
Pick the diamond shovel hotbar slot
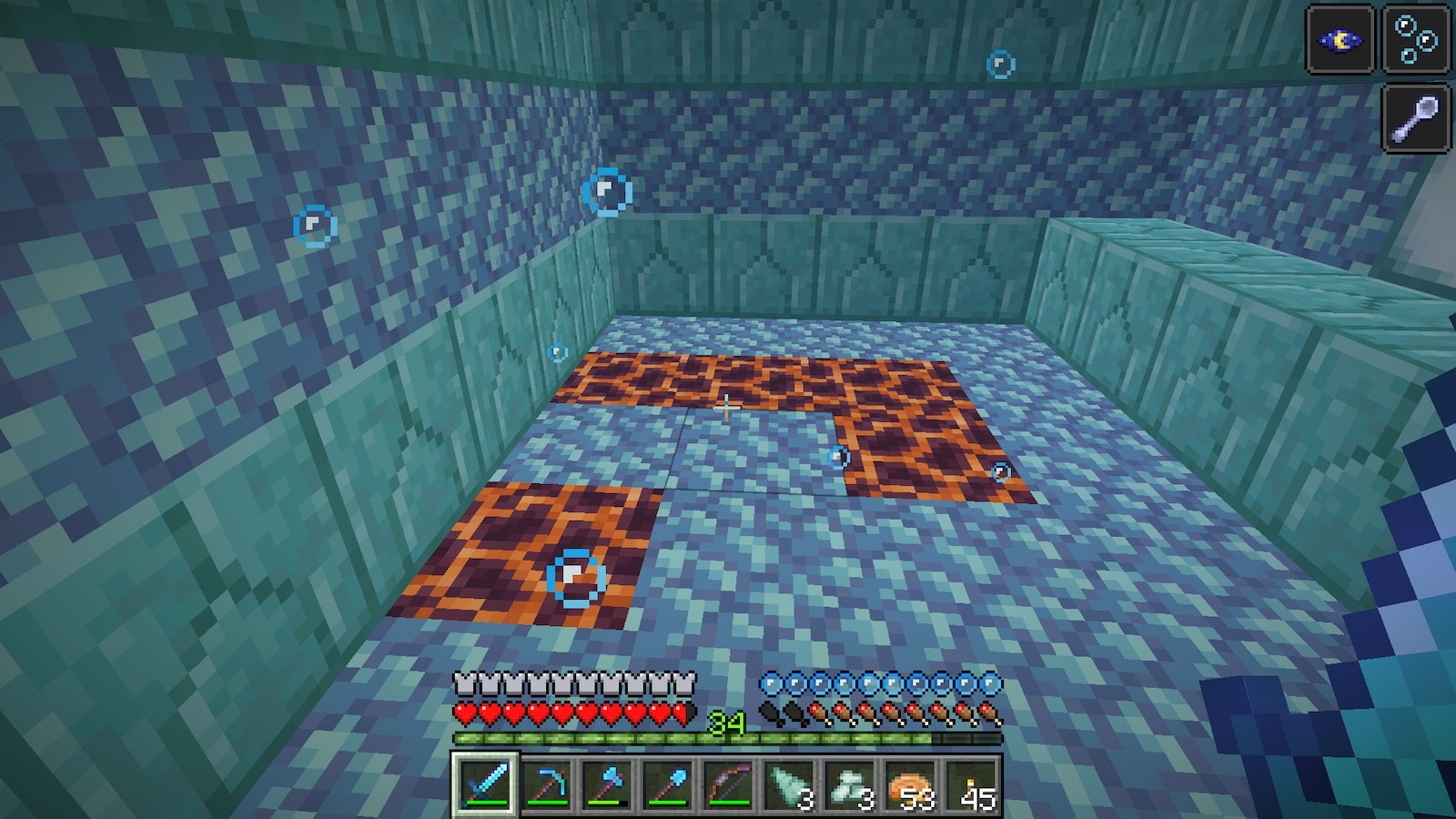pyautogui.click(x=667, y=784)
